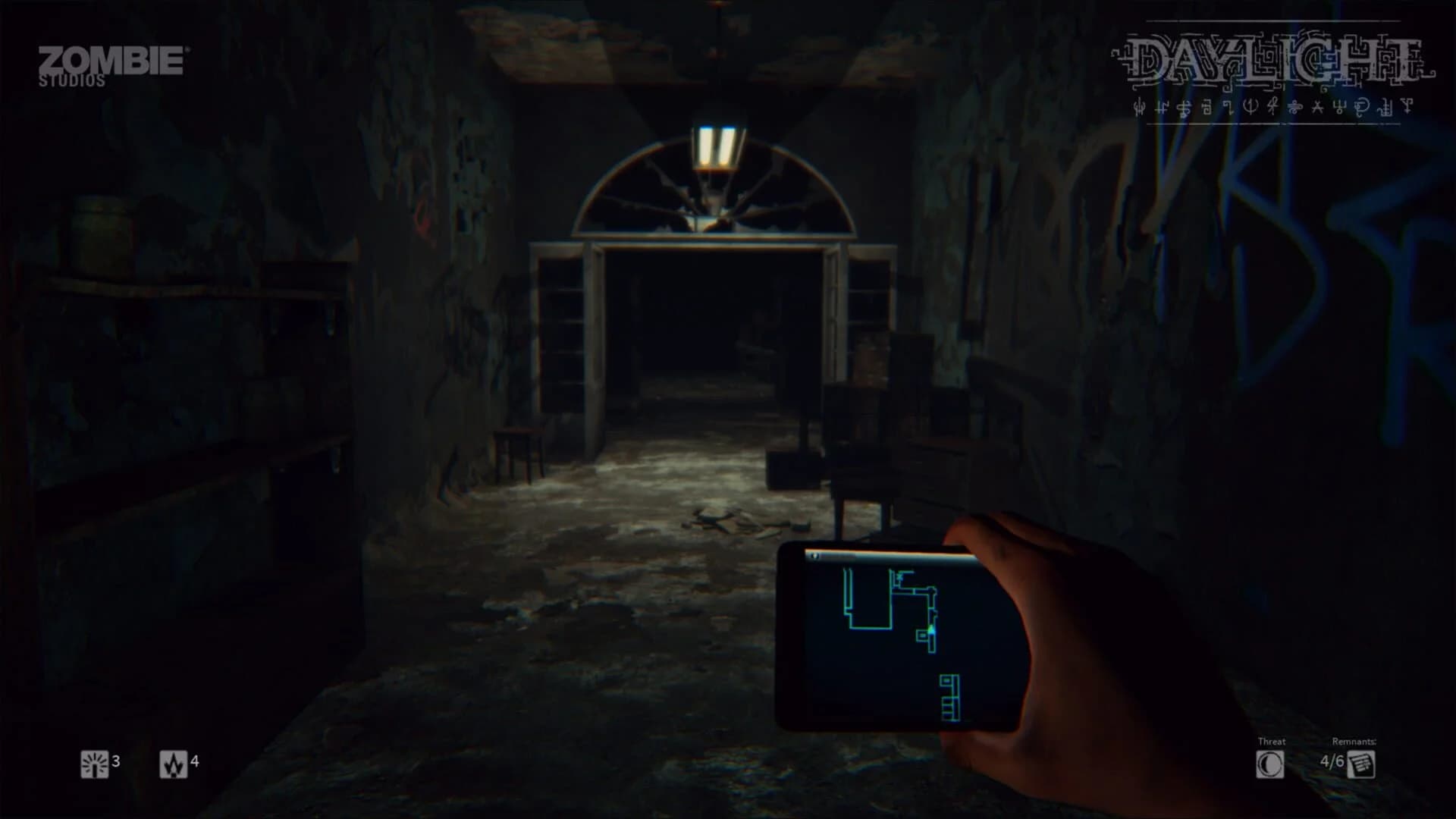This screenshot has height=819, width=1456.
Task: Tap the status icon on the phone's top bar
Action: click(x=814, y=556)
